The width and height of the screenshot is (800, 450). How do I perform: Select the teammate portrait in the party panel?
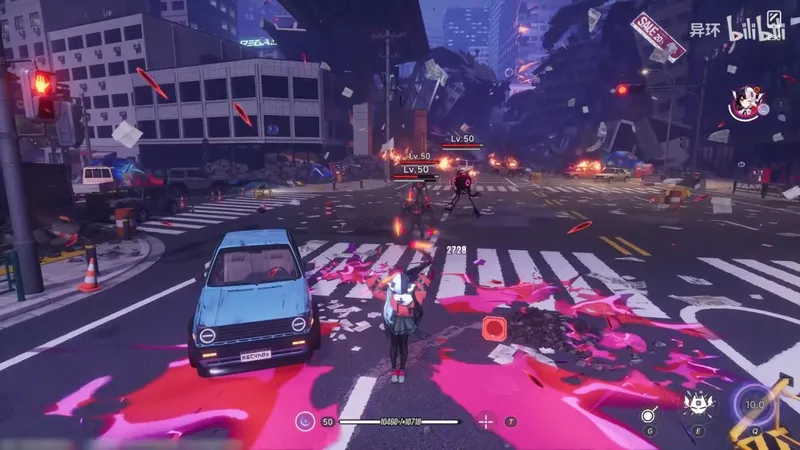(x=745, y=101)
